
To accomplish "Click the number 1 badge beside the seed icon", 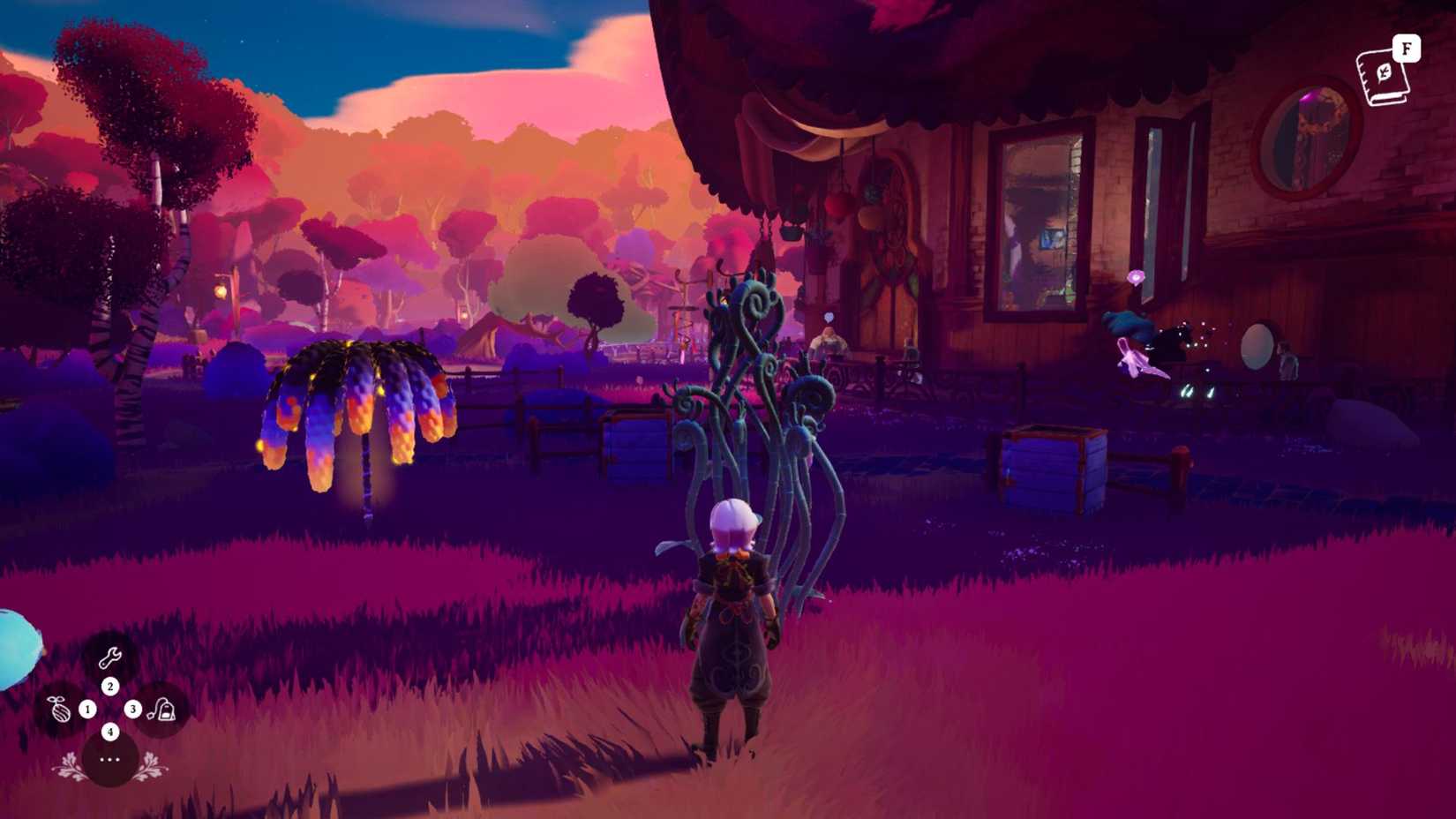I will 86,710.
